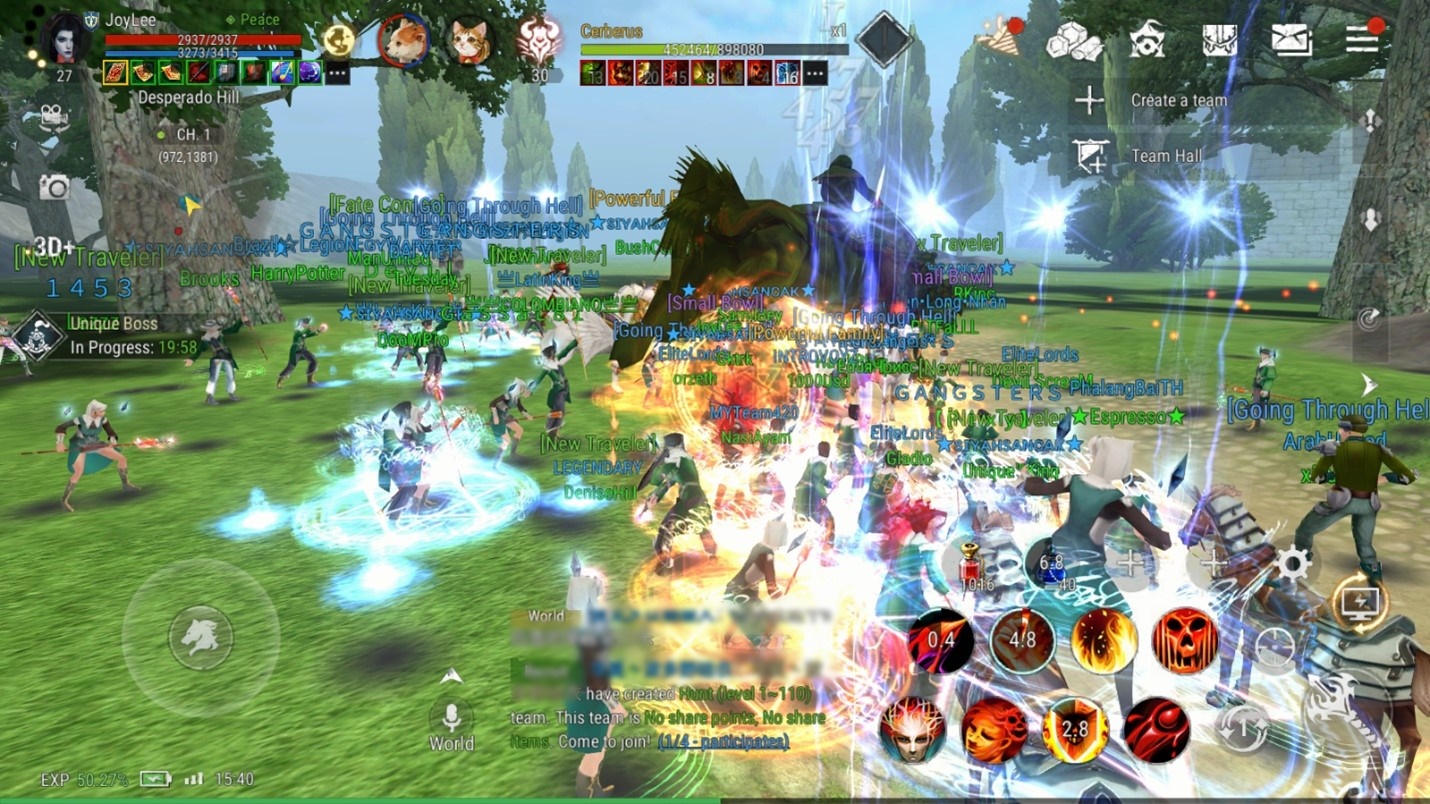Viewport: 1430px width, 804px height.
Task: Select the corgi dog pet portrait
Action: [x=404, y=42]
